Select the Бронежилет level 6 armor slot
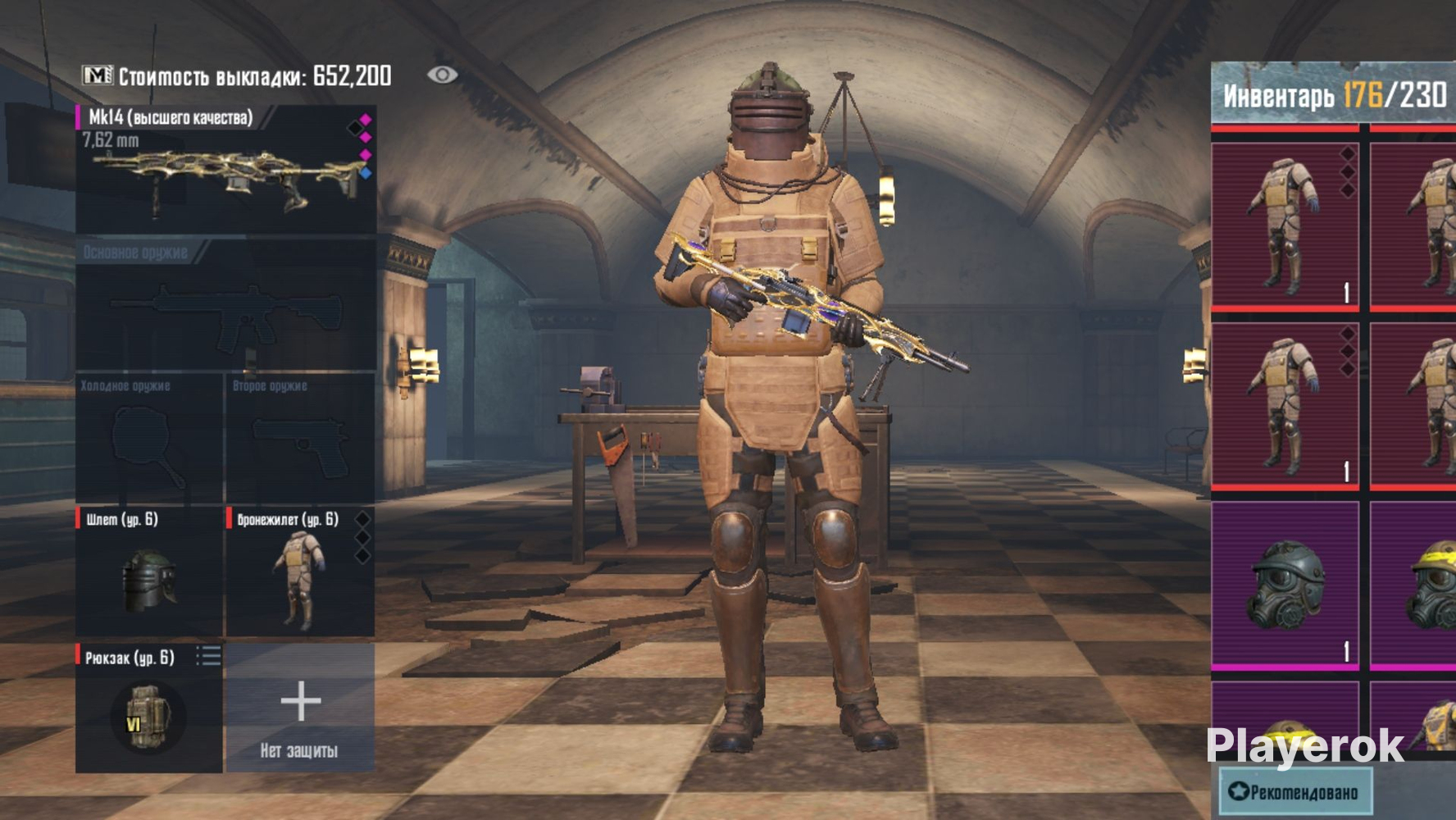 [300, 572]
